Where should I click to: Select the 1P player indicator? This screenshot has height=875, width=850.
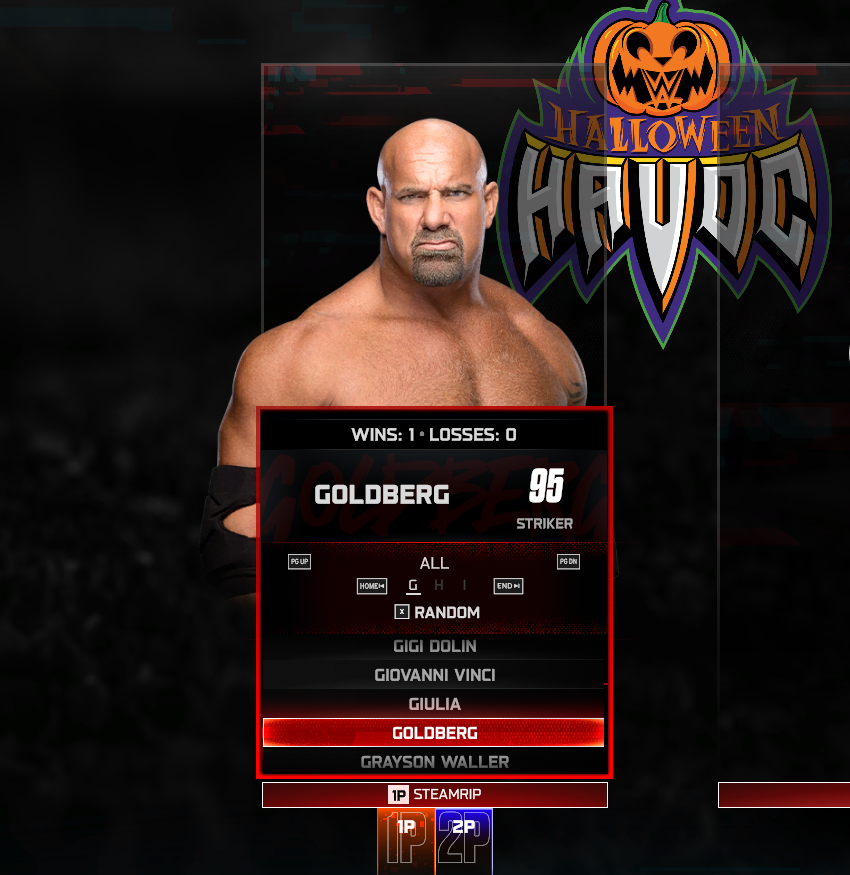(x=406, y=840)
